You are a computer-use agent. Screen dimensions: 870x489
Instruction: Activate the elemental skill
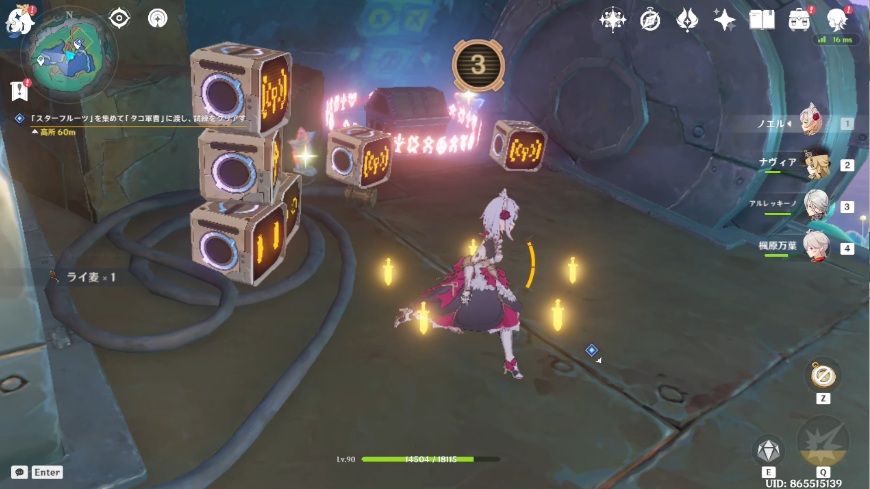coord(768,450)
